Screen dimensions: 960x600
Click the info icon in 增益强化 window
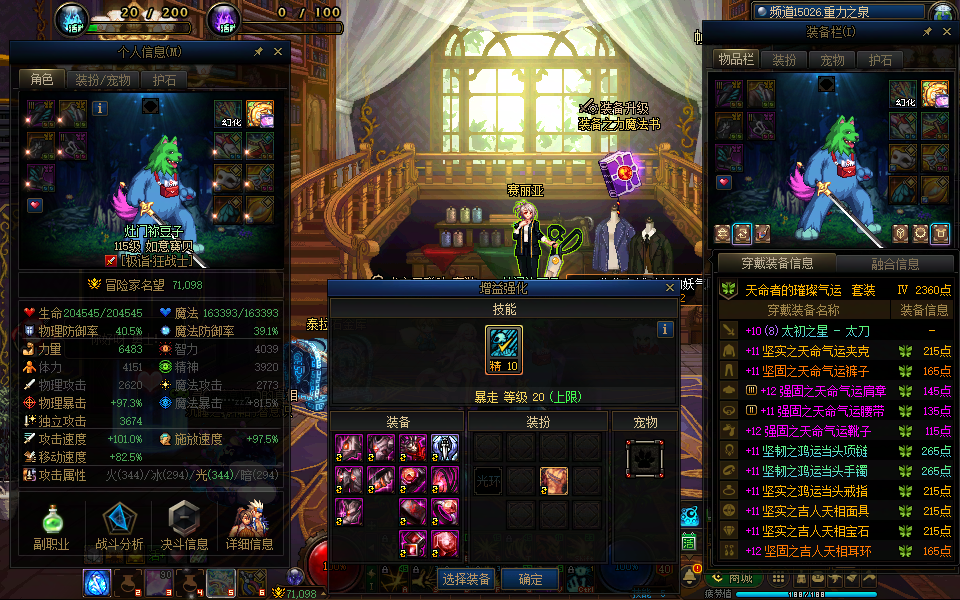[x=665, y=329]
